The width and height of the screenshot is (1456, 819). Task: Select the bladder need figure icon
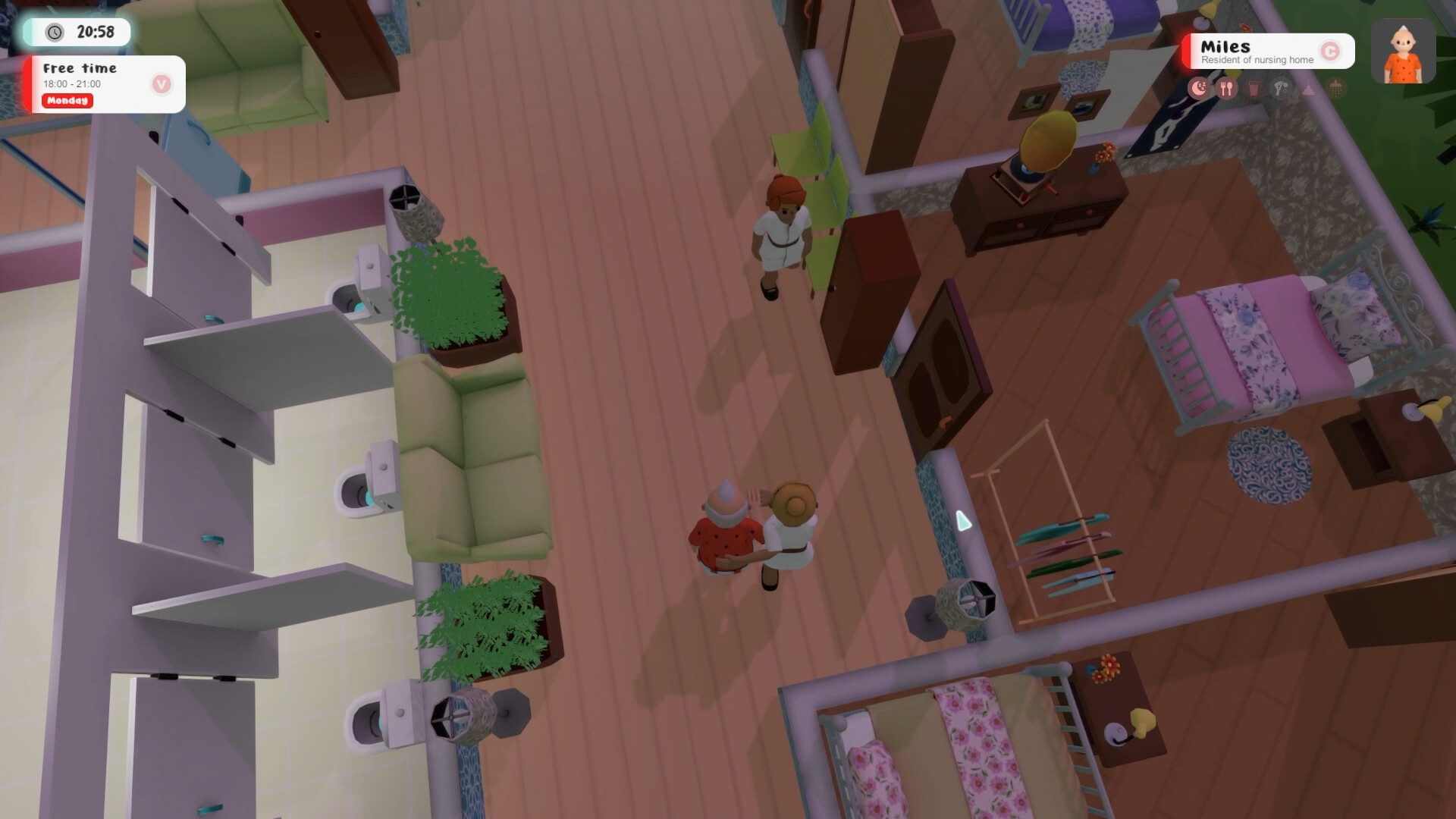click(1281, 88)
